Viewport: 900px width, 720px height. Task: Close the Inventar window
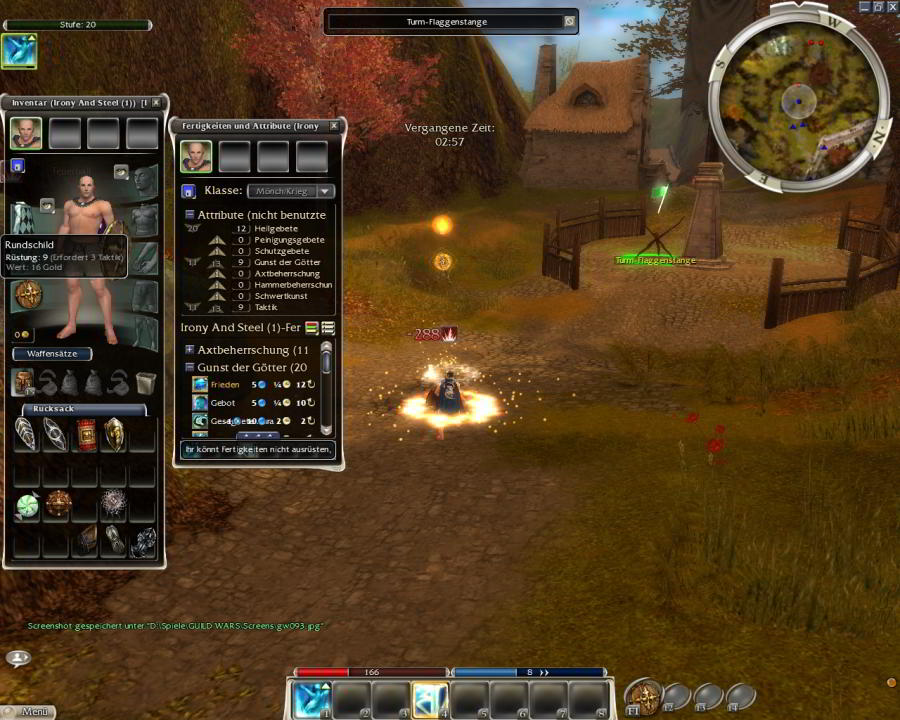[158, 103]
